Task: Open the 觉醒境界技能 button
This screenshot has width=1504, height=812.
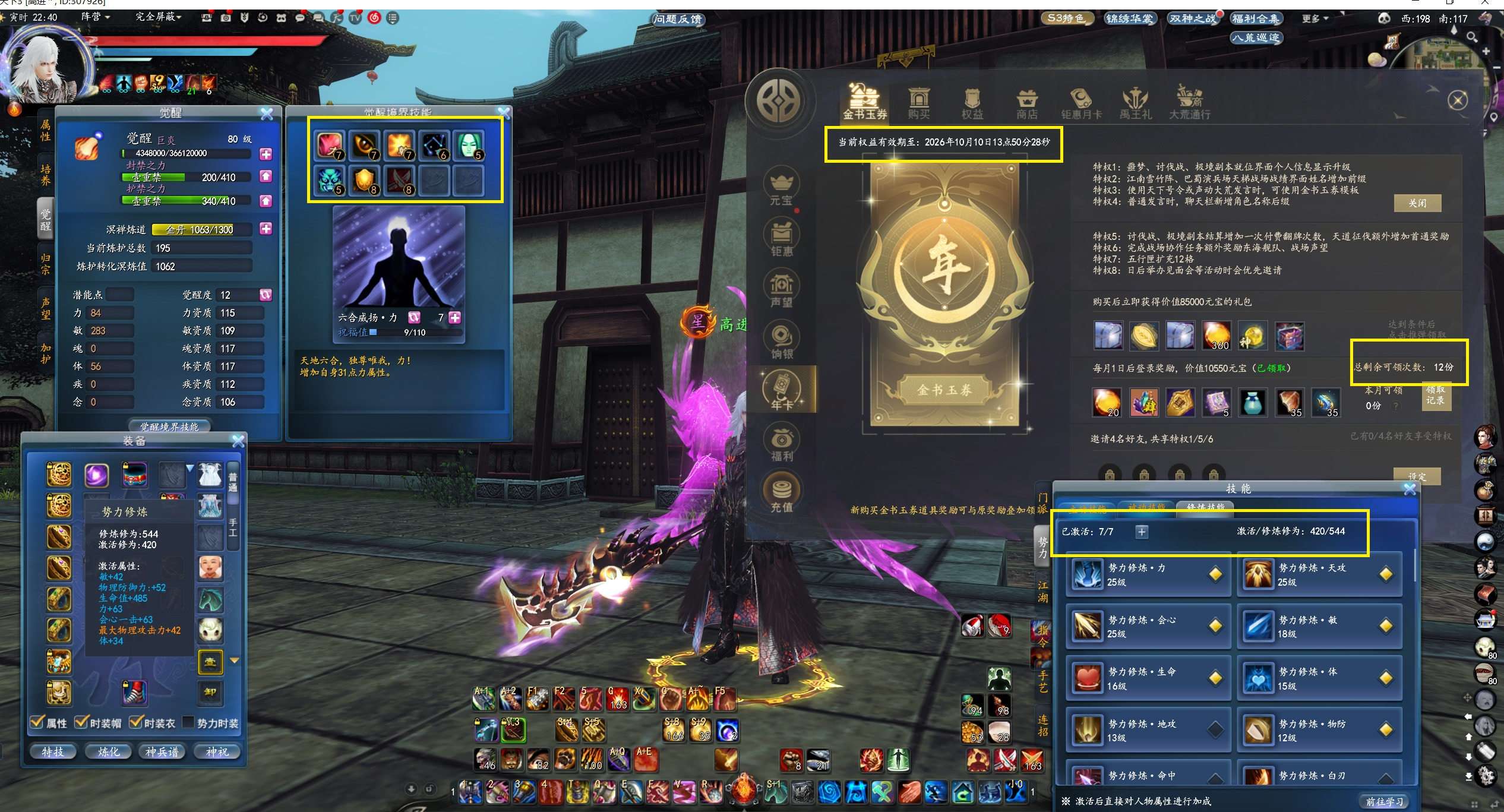Action: point(169,426)
